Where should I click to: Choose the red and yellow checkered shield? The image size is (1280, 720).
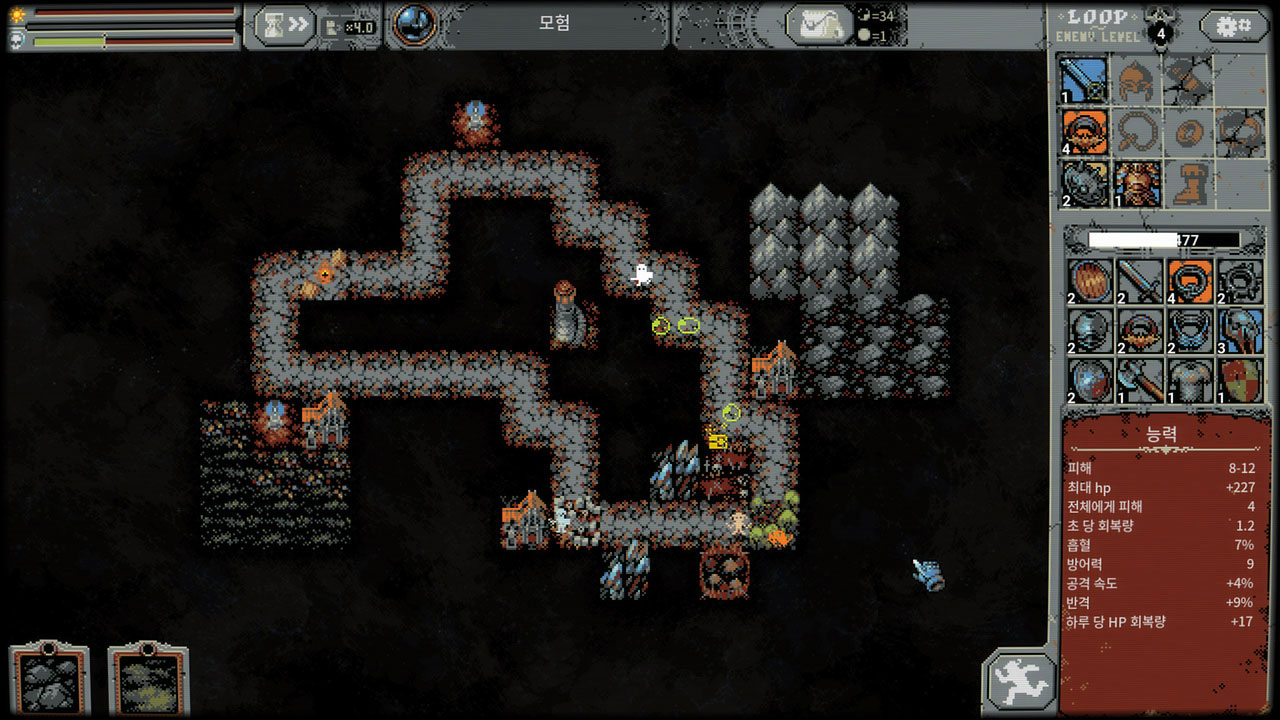[1241, 380]
